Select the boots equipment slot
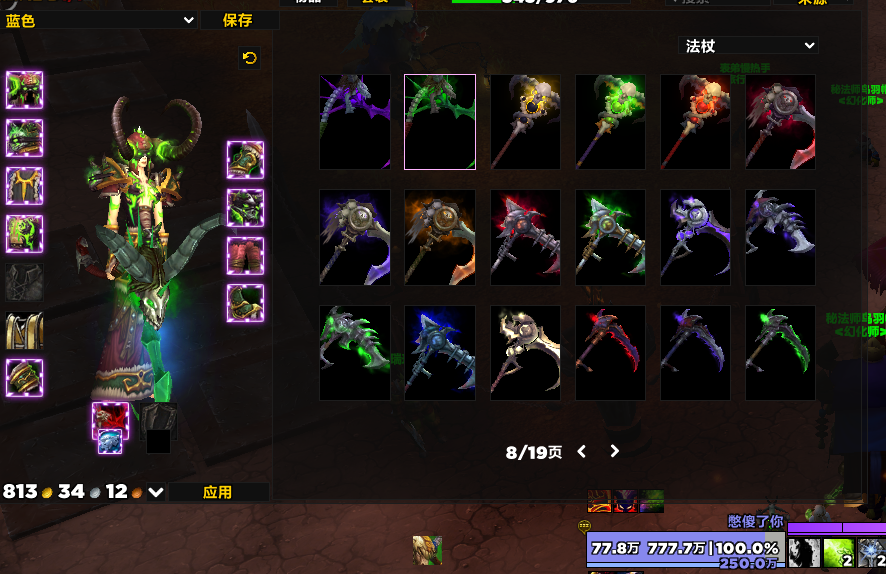Image resolution: width=886 pixels, height=574 pixels. (245, 303)
